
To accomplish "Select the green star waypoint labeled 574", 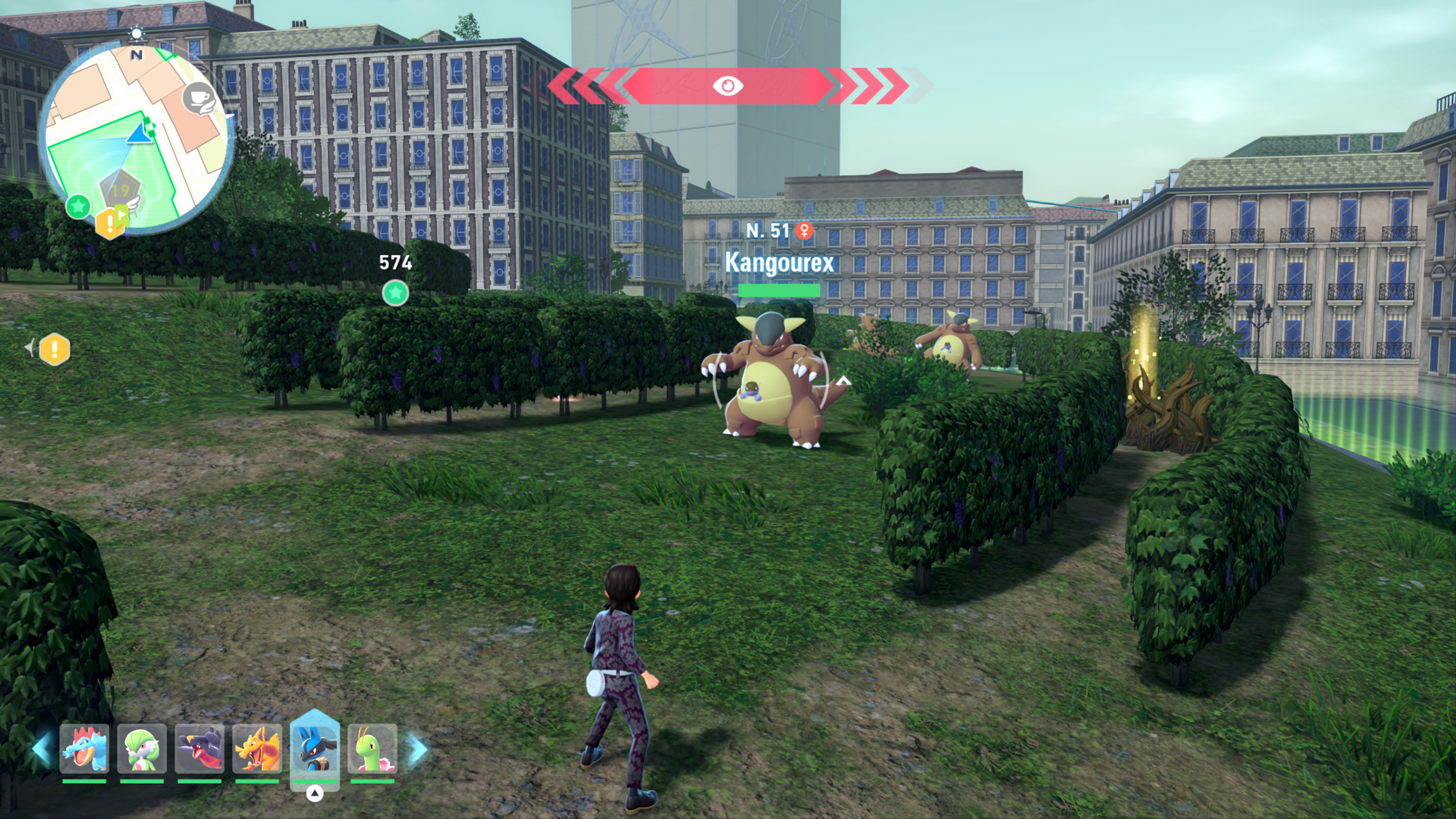I will pyautogui.click(x=395, y=293).
